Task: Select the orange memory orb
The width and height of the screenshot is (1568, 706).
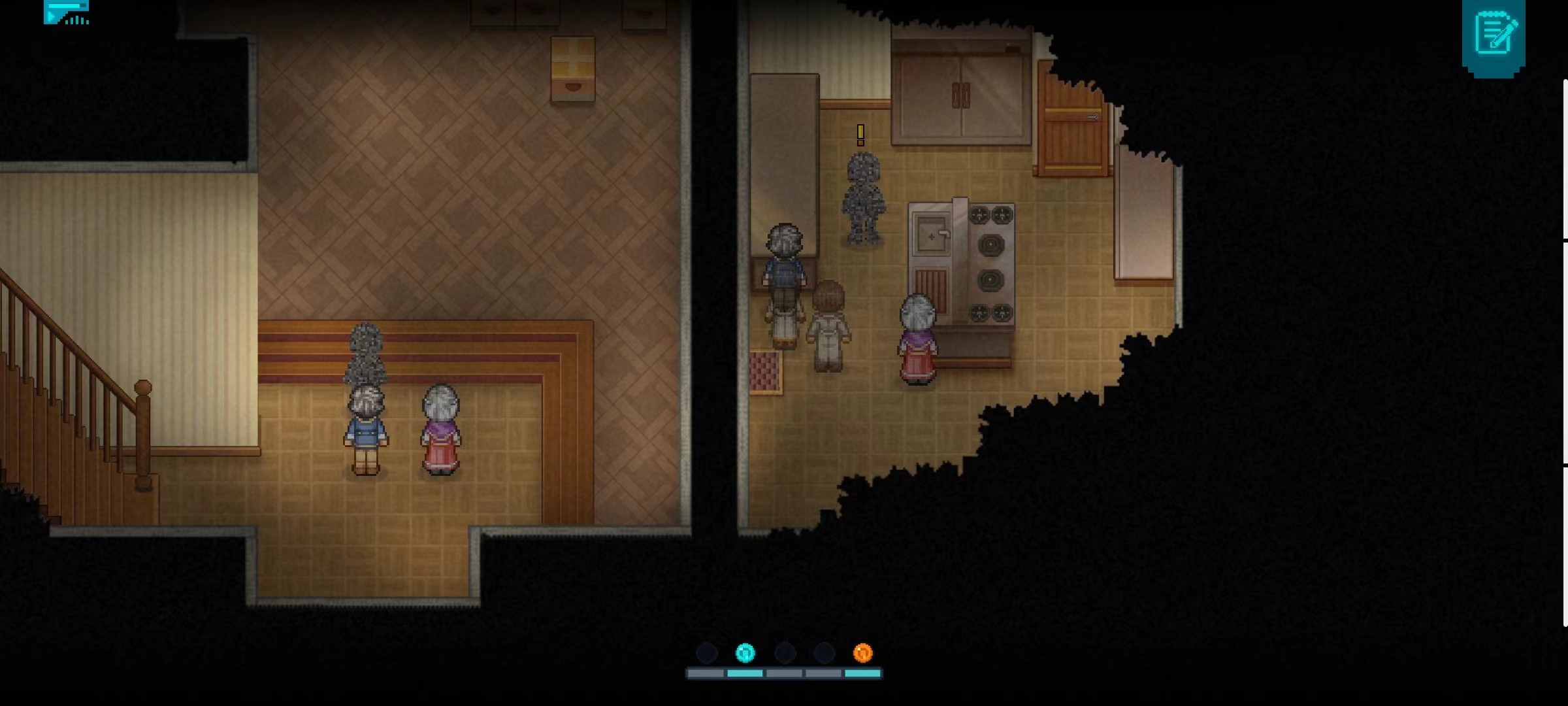Action: pos(862,652)
